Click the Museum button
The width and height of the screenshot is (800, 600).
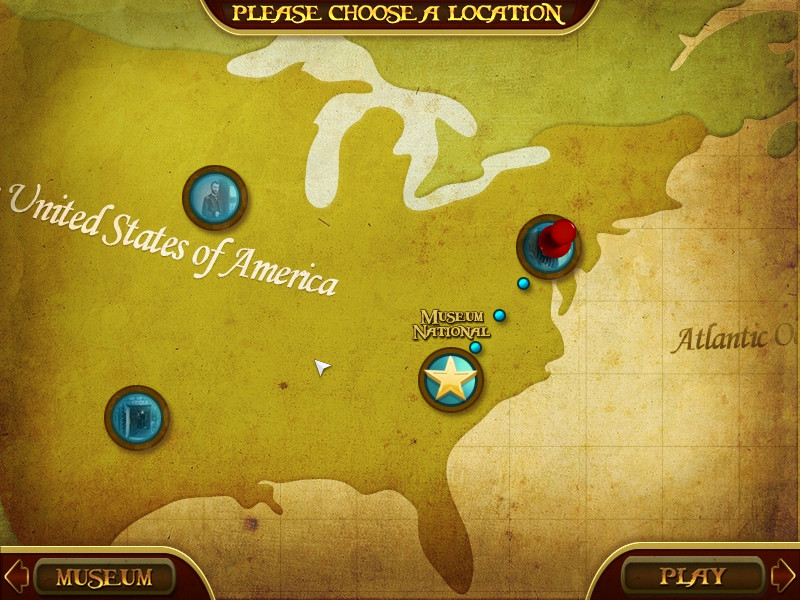[x=104, y=577]
